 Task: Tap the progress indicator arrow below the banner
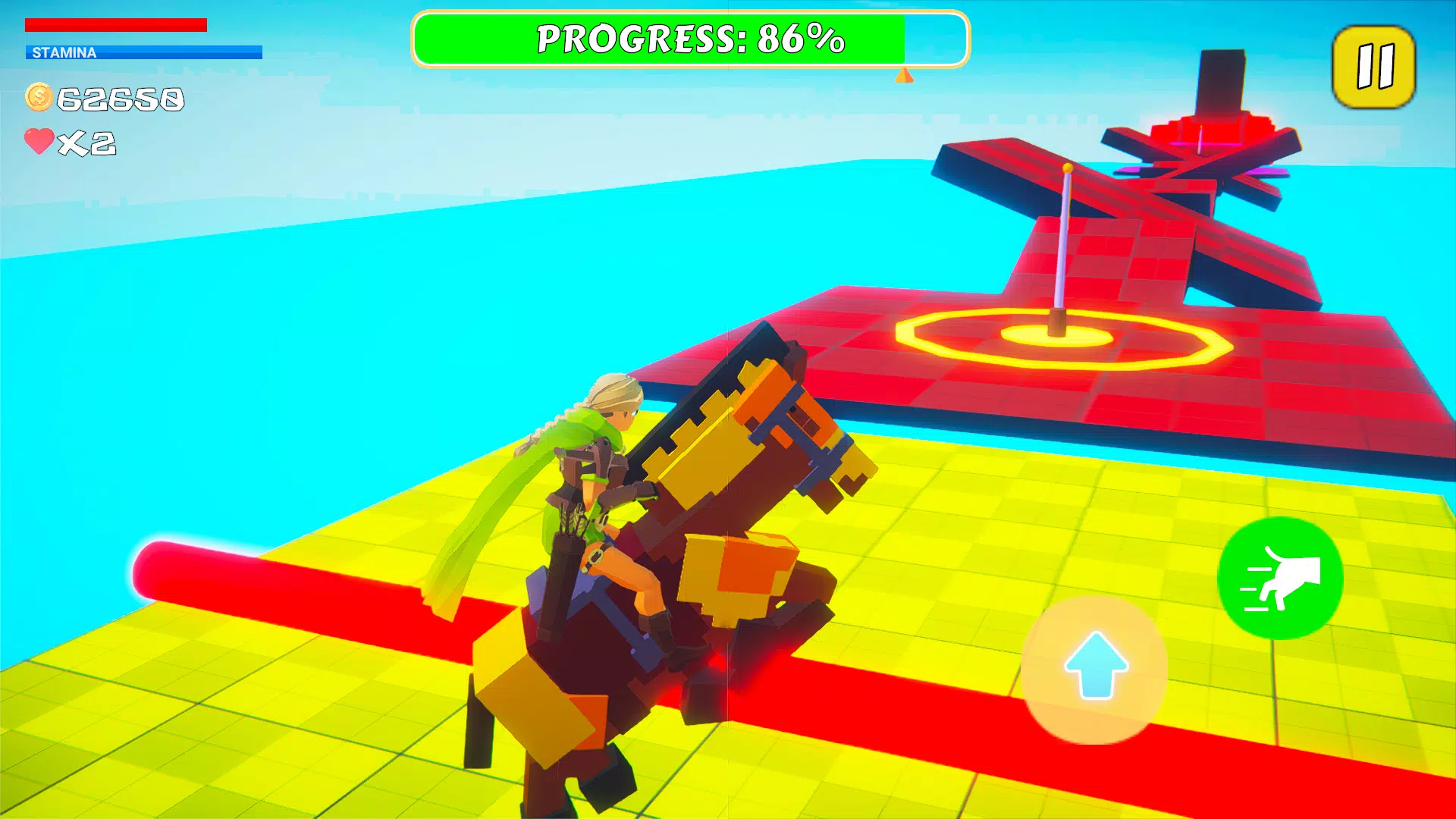tap(905, 76)
